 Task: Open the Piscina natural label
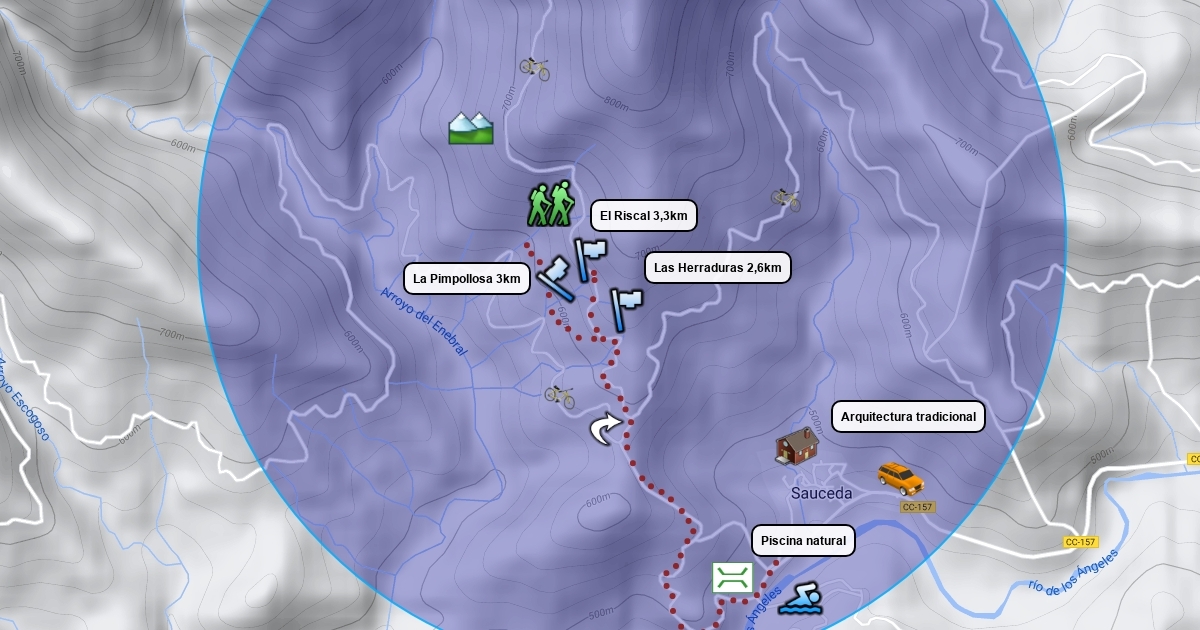pyautogui.click(x=803, y=541)
